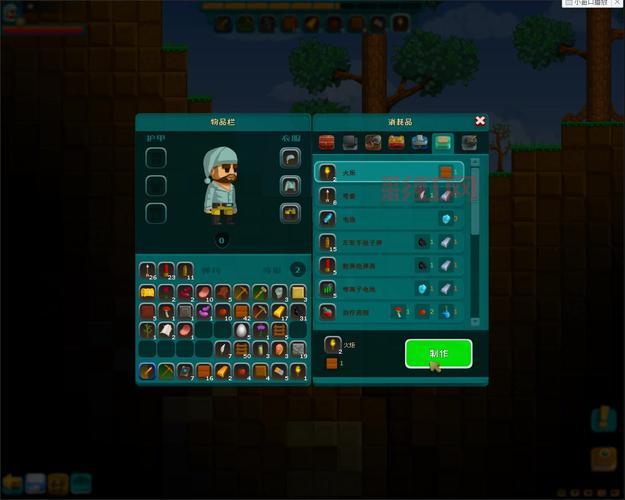Select the blue battery recipe row
The height and width of the screenshot is (500, 625).
point(390,218)
